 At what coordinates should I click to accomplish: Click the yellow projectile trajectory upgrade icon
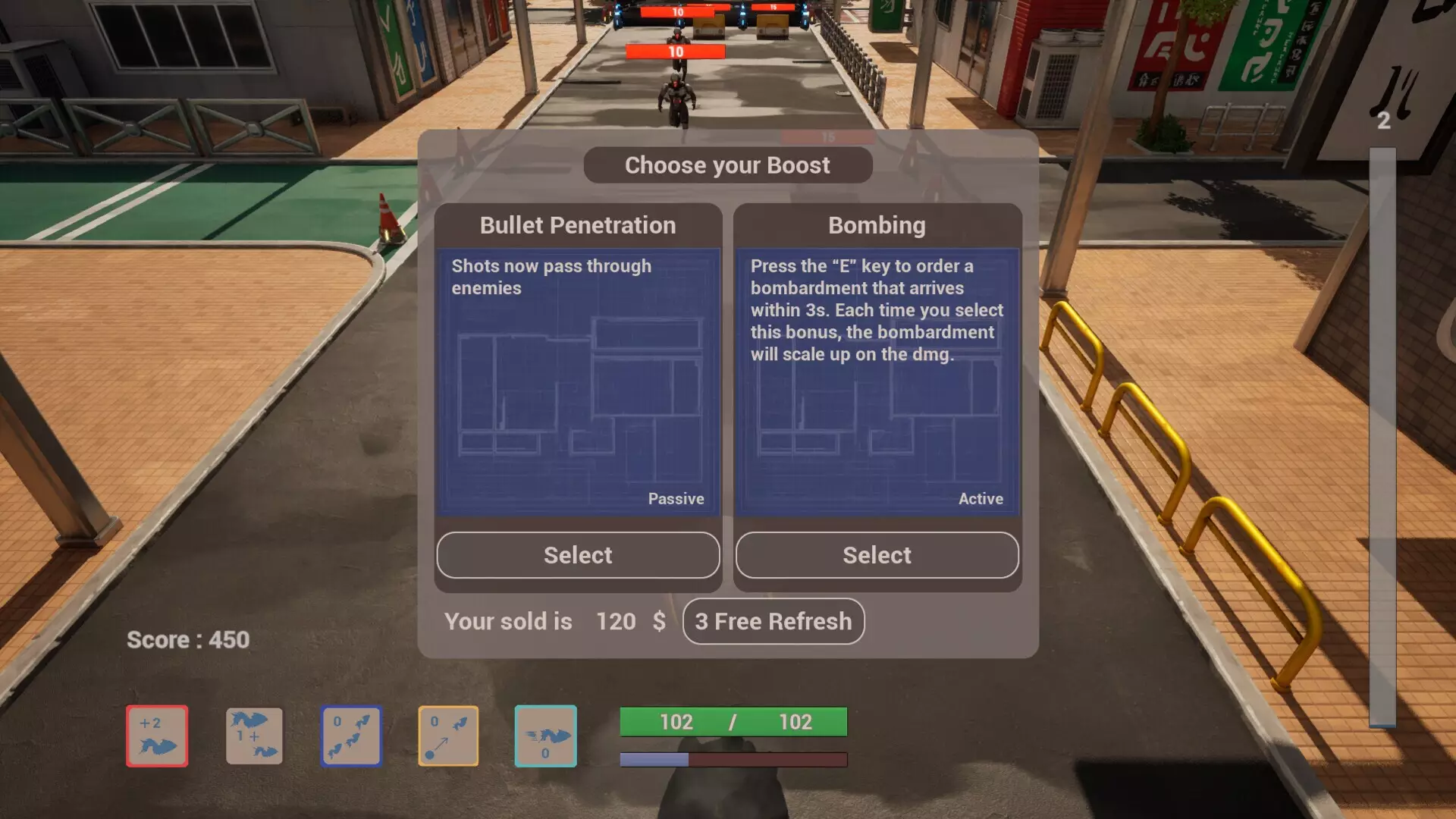(449, 736)
